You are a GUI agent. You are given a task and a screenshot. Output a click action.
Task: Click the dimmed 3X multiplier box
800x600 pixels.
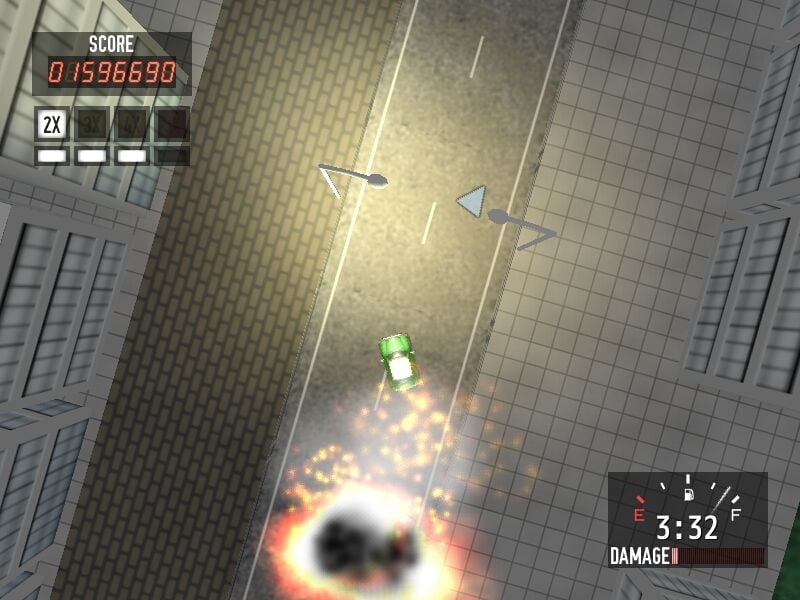click(92, 125)
